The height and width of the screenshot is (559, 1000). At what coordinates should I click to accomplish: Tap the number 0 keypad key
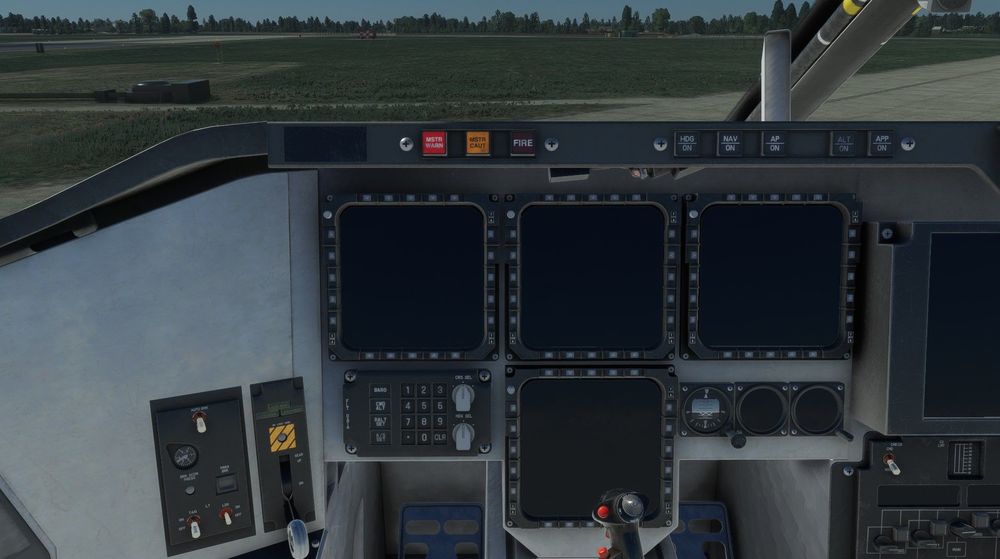pos(423,437)
